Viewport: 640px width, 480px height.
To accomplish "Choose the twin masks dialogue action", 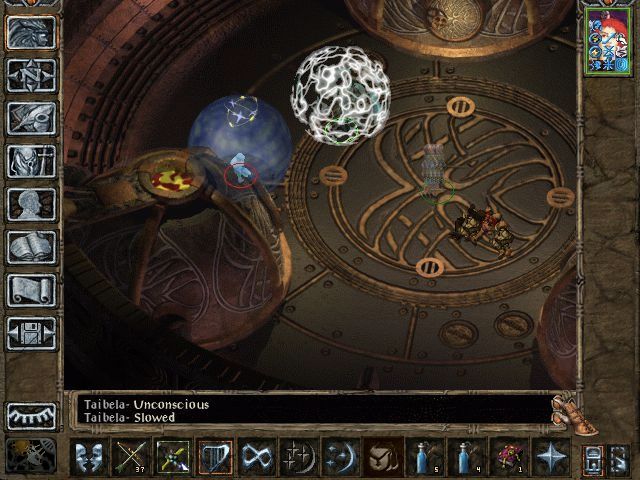I will pos(88,457).
